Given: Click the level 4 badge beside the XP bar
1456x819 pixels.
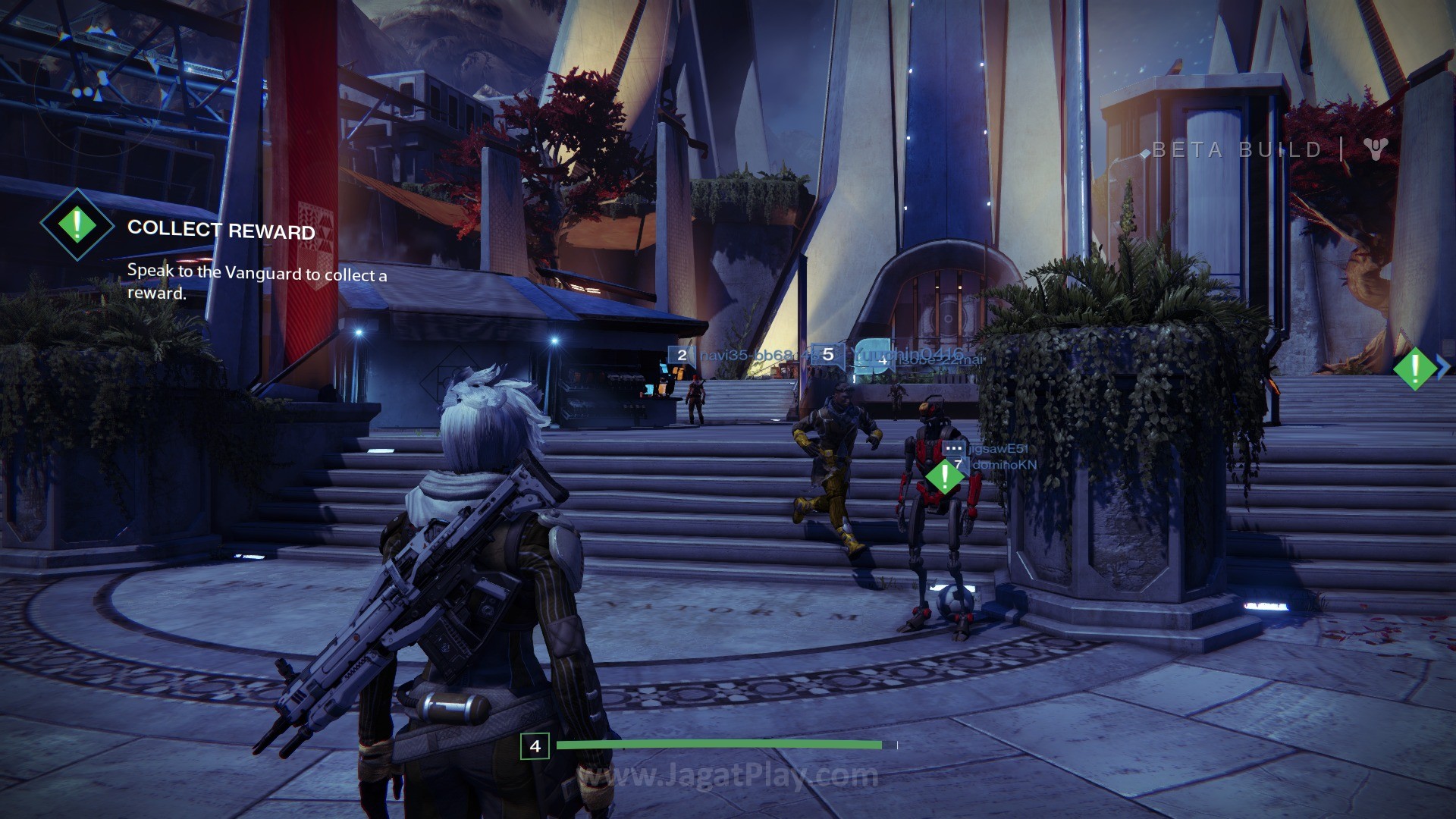Looking at the screenshot, I should pyautogui.click(x=535, y=746).
